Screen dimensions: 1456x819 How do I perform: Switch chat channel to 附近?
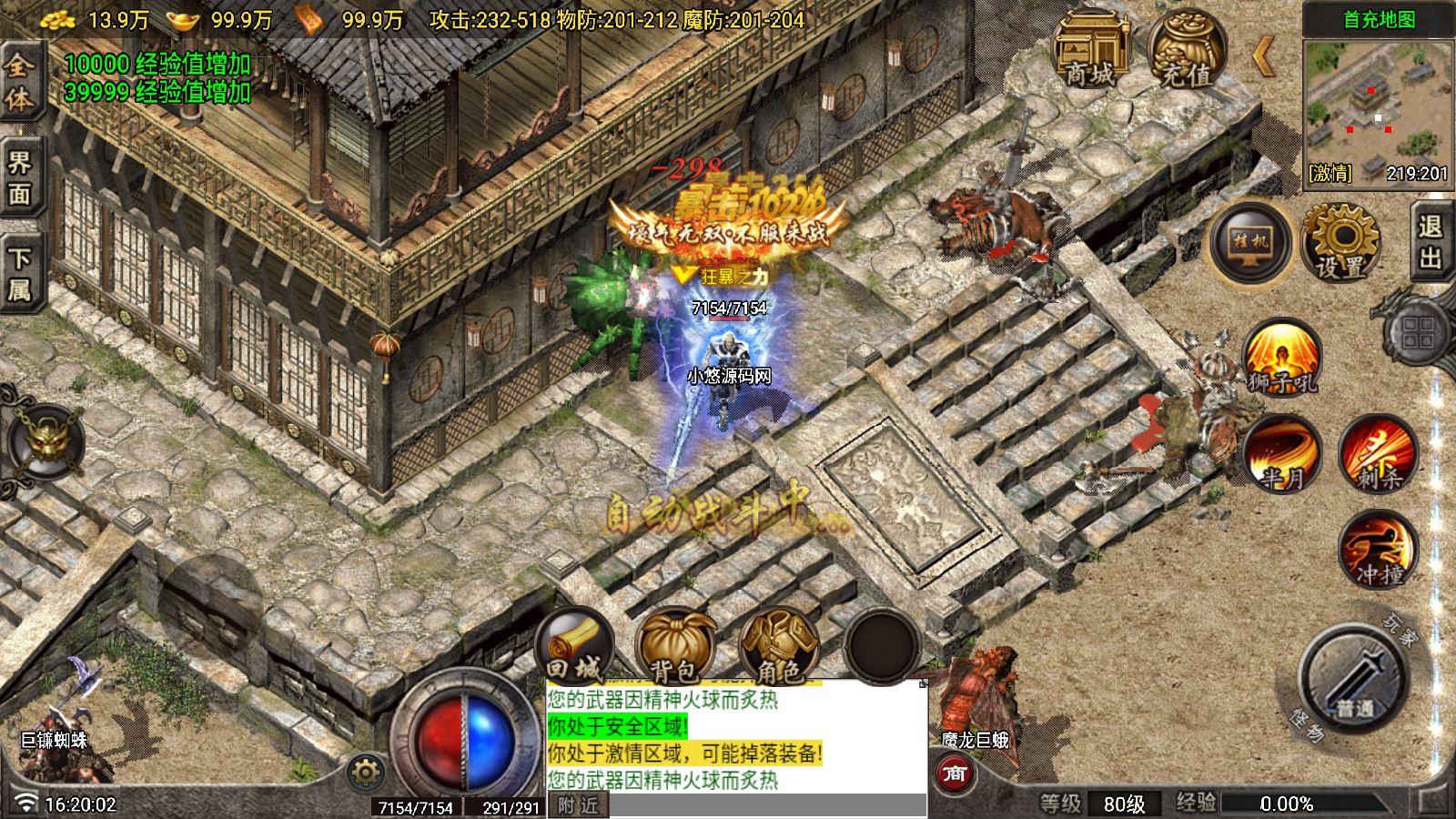point(579,805)
